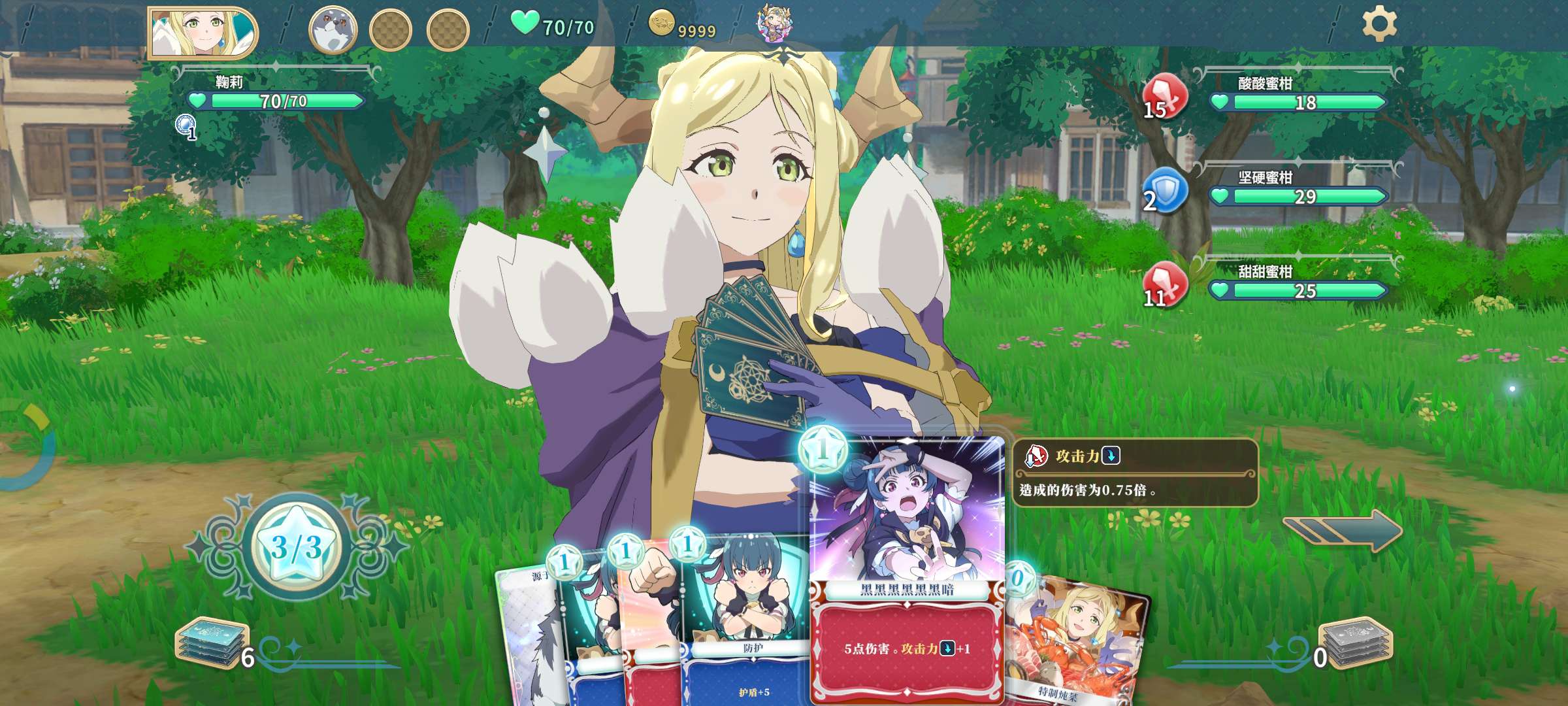This screenshot has width=1568, height=706.
Task: Click the player portrait of 鞠莉
Action: click(203, 31)
